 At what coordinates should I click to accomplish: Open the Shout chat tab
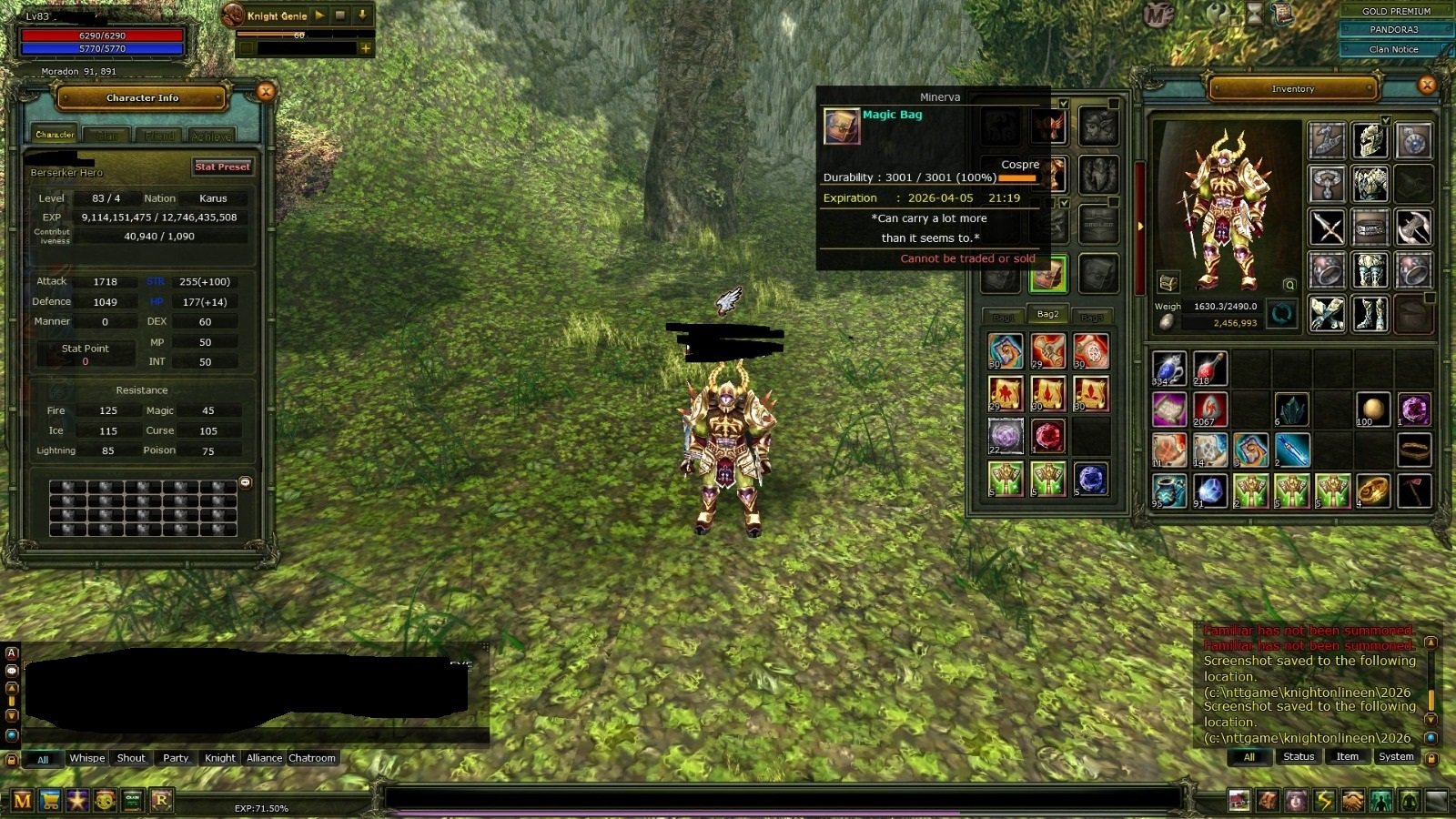(x=131, y=758)
